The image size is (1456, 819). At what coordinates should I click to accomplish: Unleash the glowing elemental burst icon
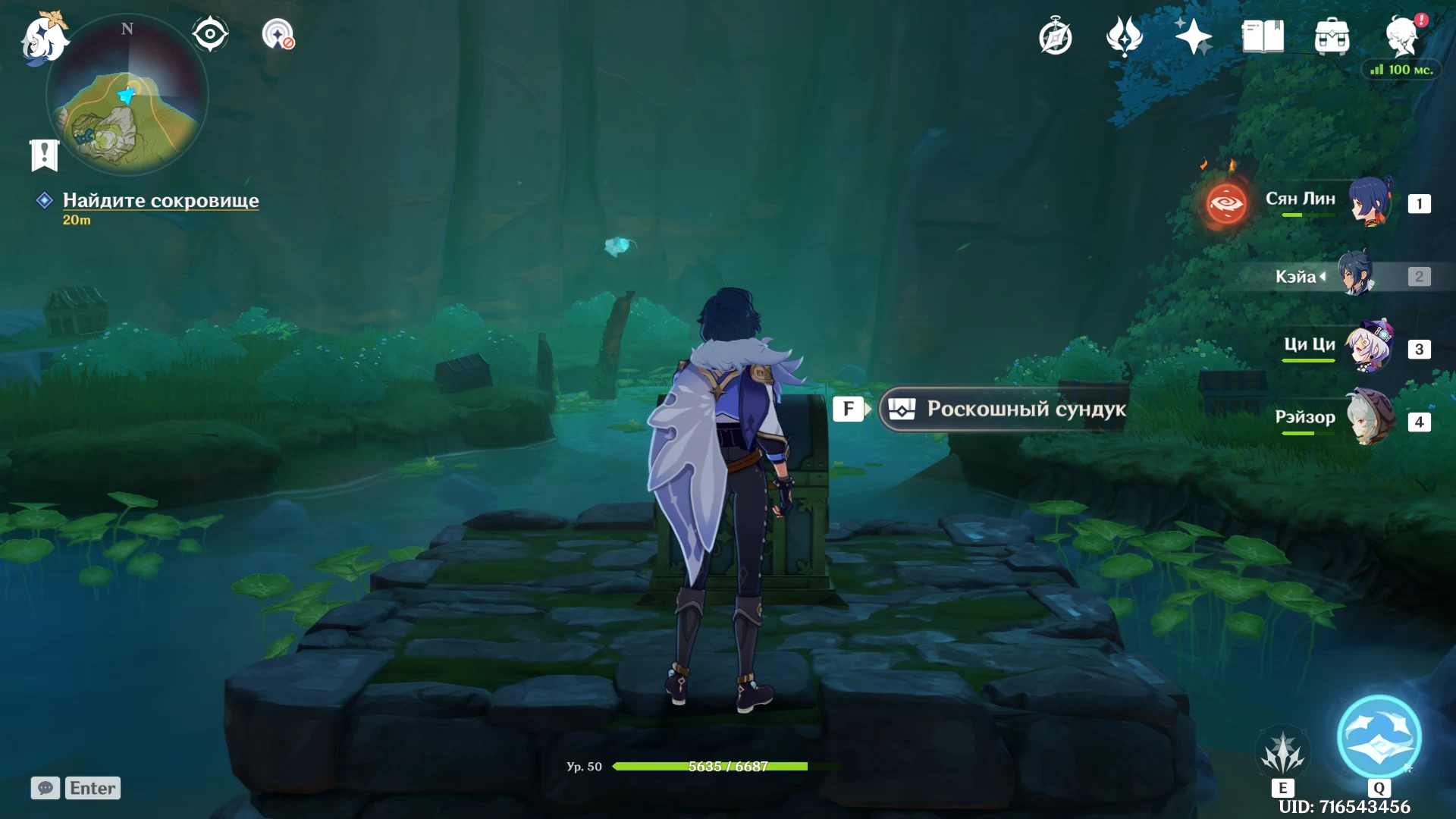click(x=1379, y=737)
